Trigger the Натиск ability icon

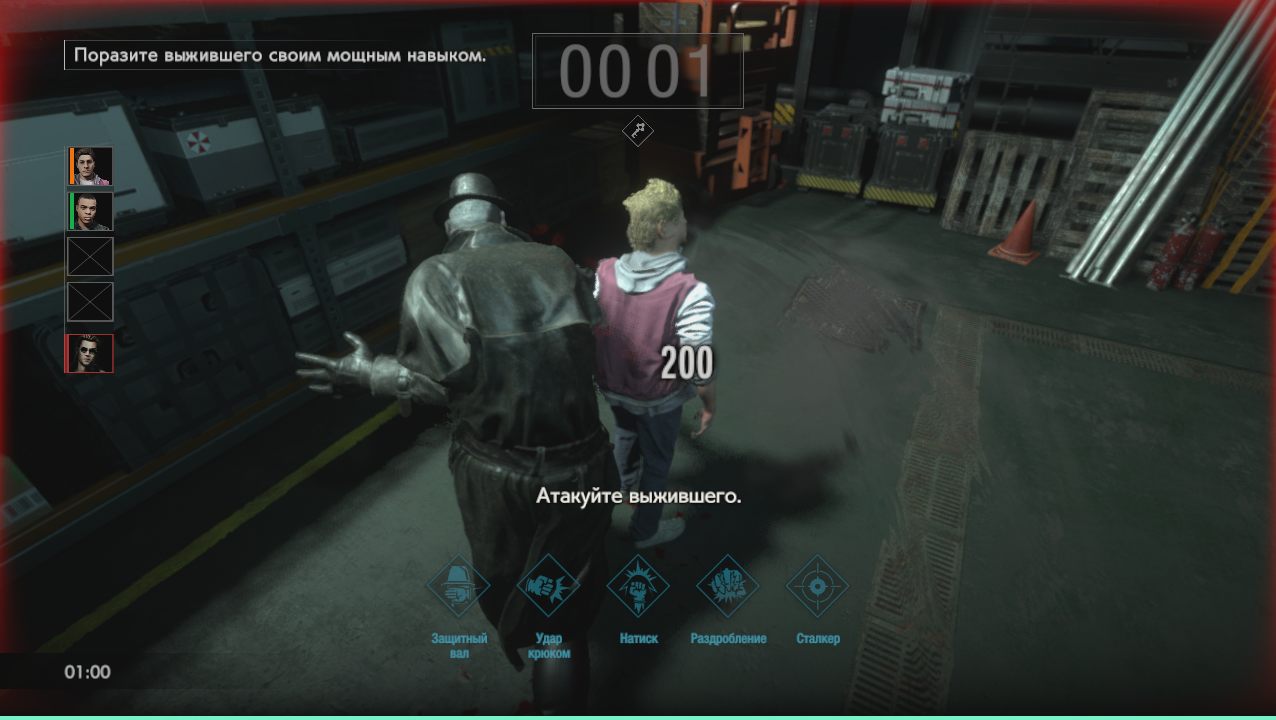coord(638,587)
